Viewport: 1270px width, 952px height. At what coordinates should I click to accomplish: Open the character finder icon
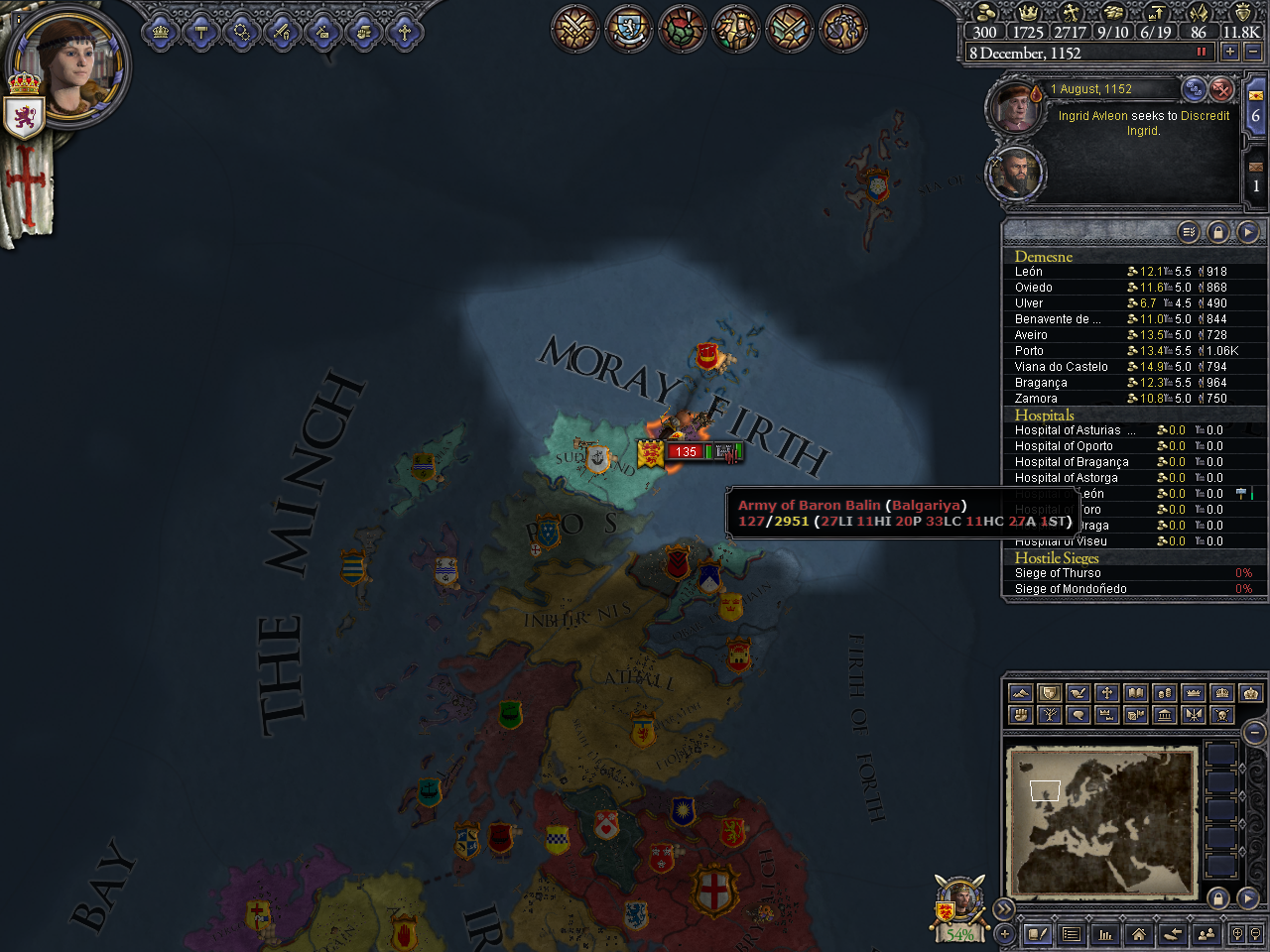pos(1205,935)
